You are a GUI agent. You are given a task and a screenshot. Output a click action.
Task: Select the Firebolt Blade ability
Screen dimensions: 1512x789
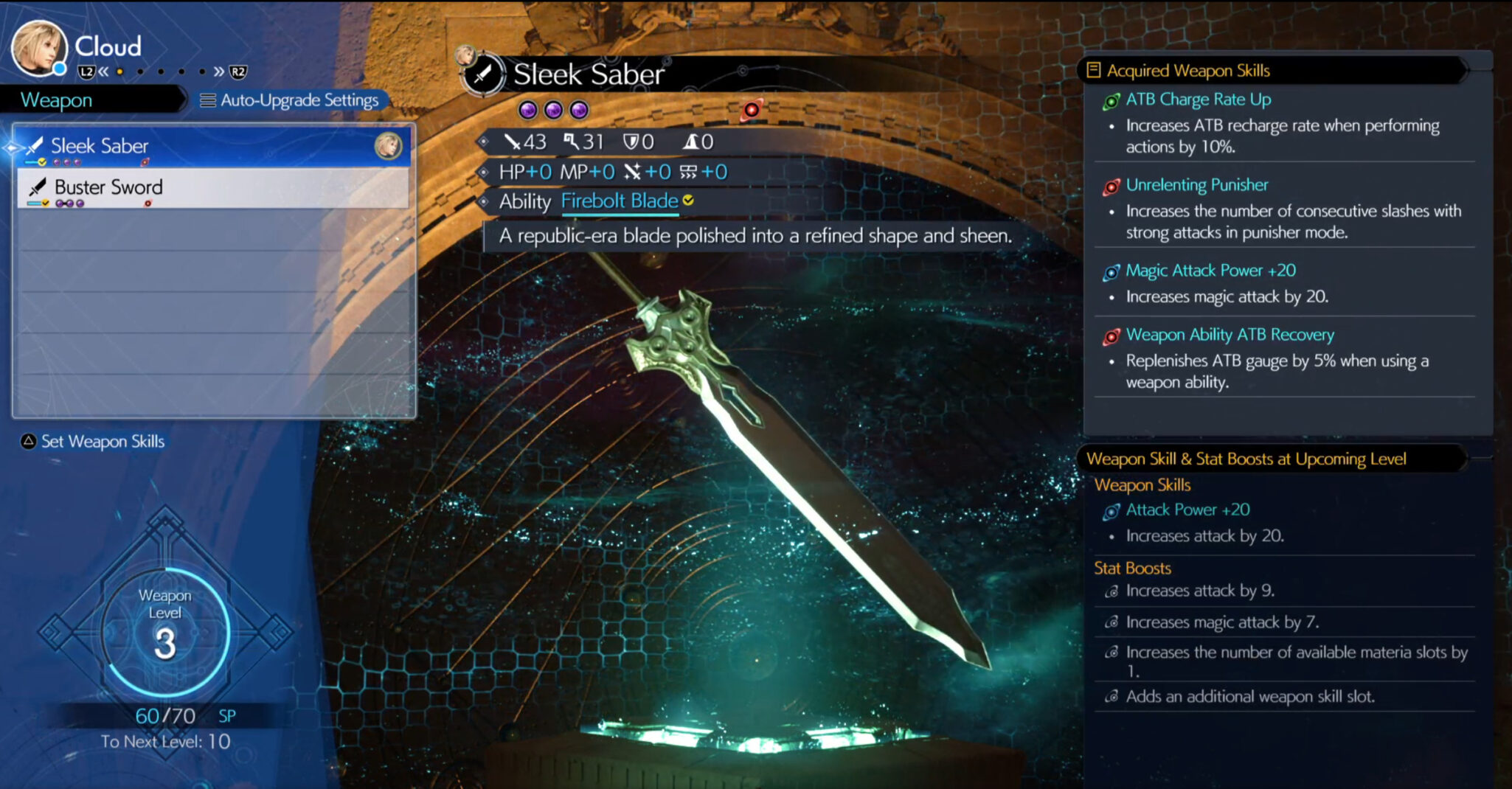click(x=620, y=201)
